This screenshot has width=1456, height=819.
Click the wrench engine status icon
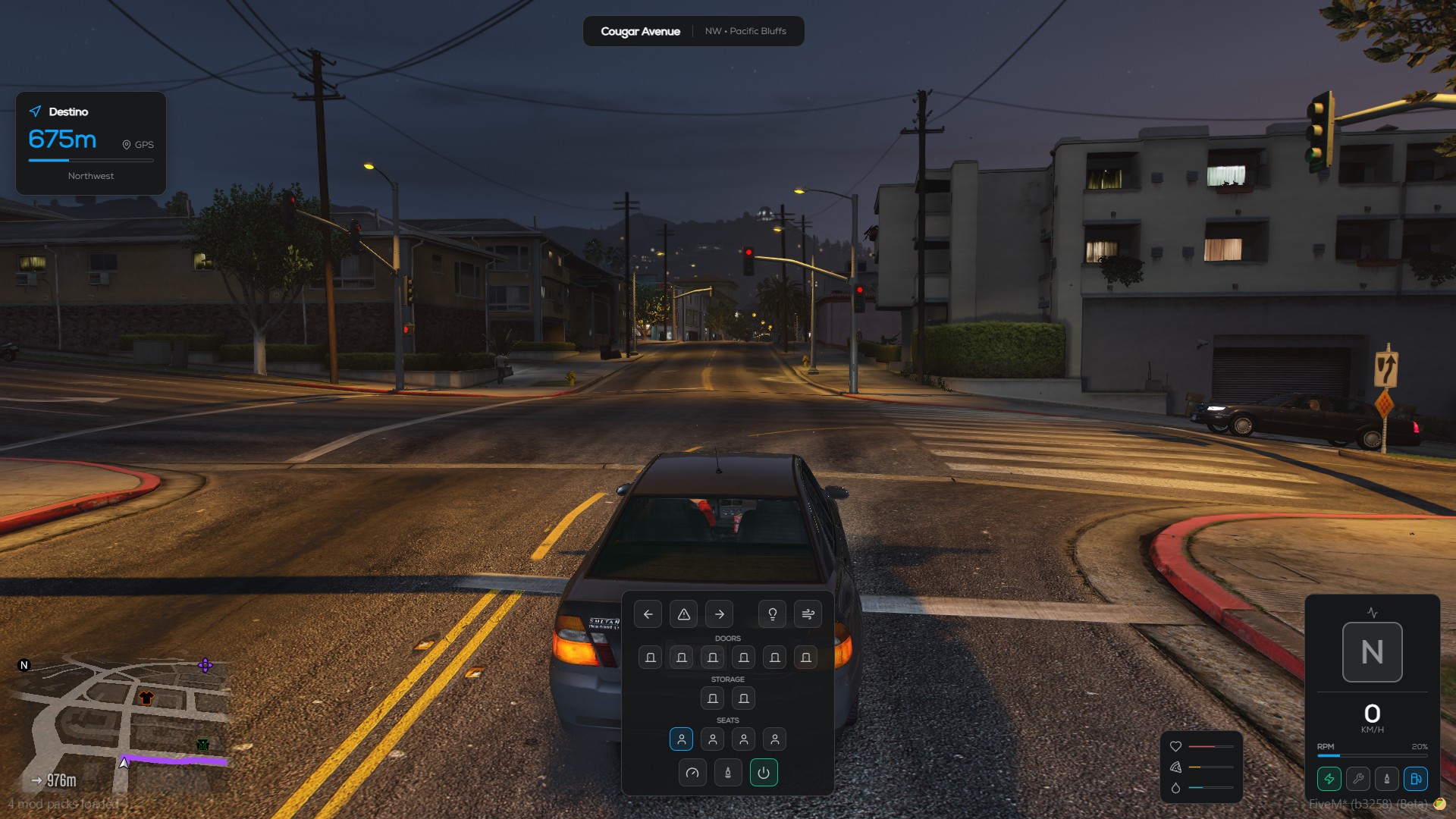pos(1357,779)
